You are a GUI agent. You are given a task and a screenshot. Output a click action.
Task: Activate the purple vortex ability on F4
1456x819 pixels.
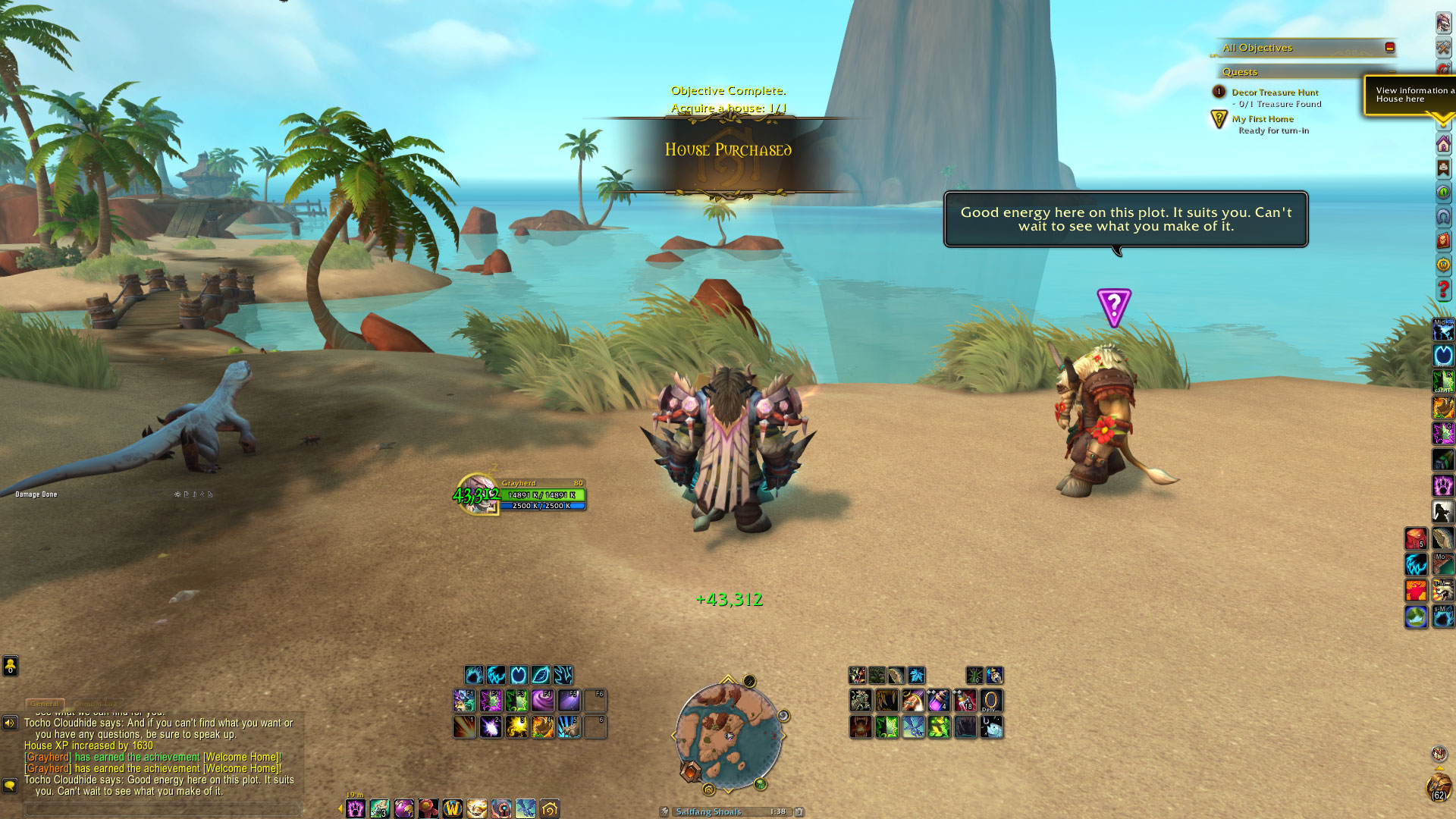tap(543, 700)
